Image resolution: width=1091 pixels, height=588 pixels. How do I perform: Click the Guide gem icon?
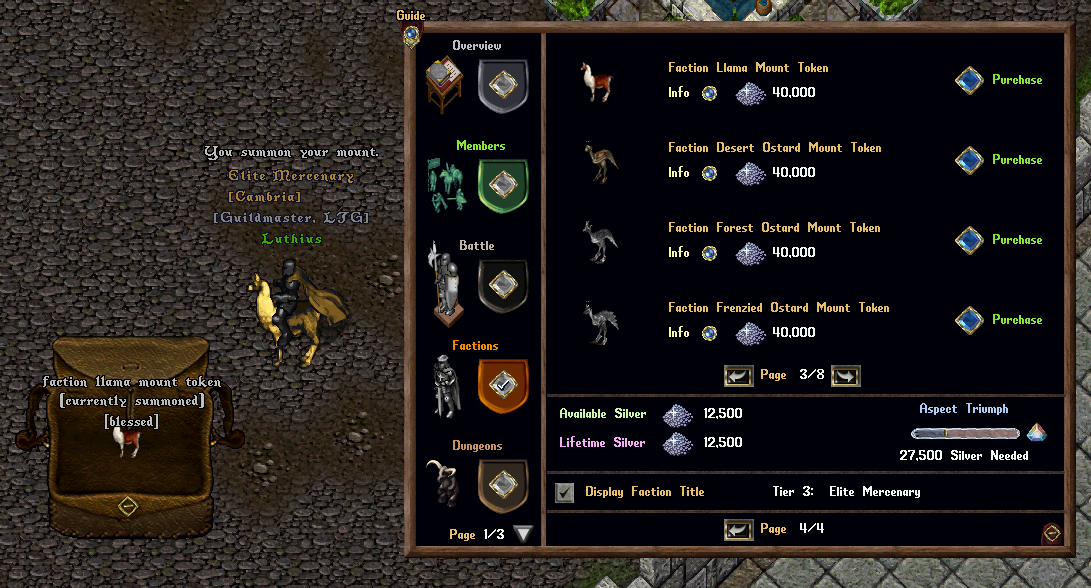[x=411, y=33]
